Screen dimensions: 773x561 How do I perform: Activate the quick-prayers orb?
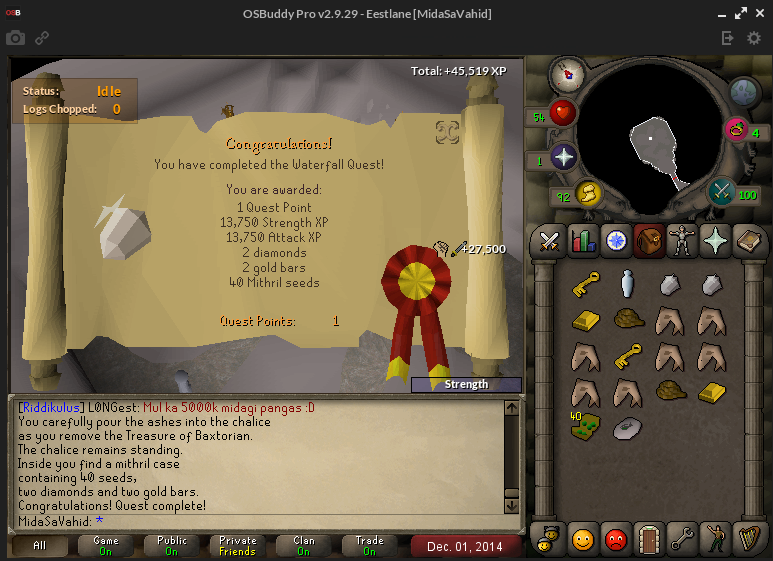click(x=564, y=158)
